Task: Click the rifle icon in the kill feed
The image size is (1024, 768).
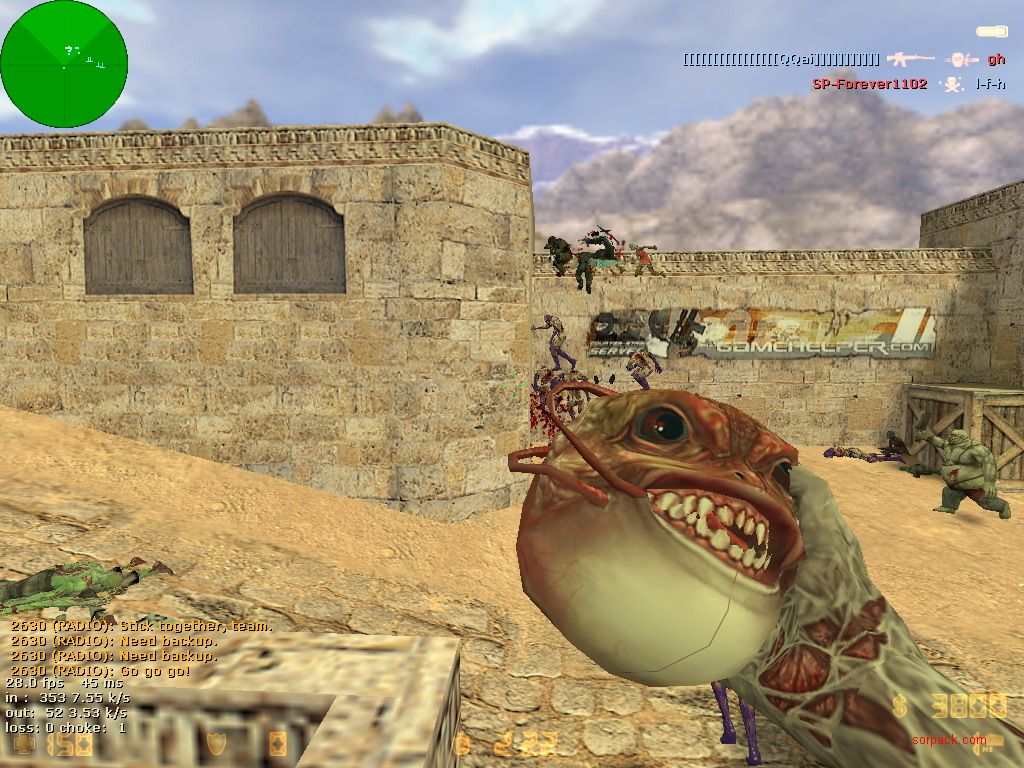Action: pos(909,60)
